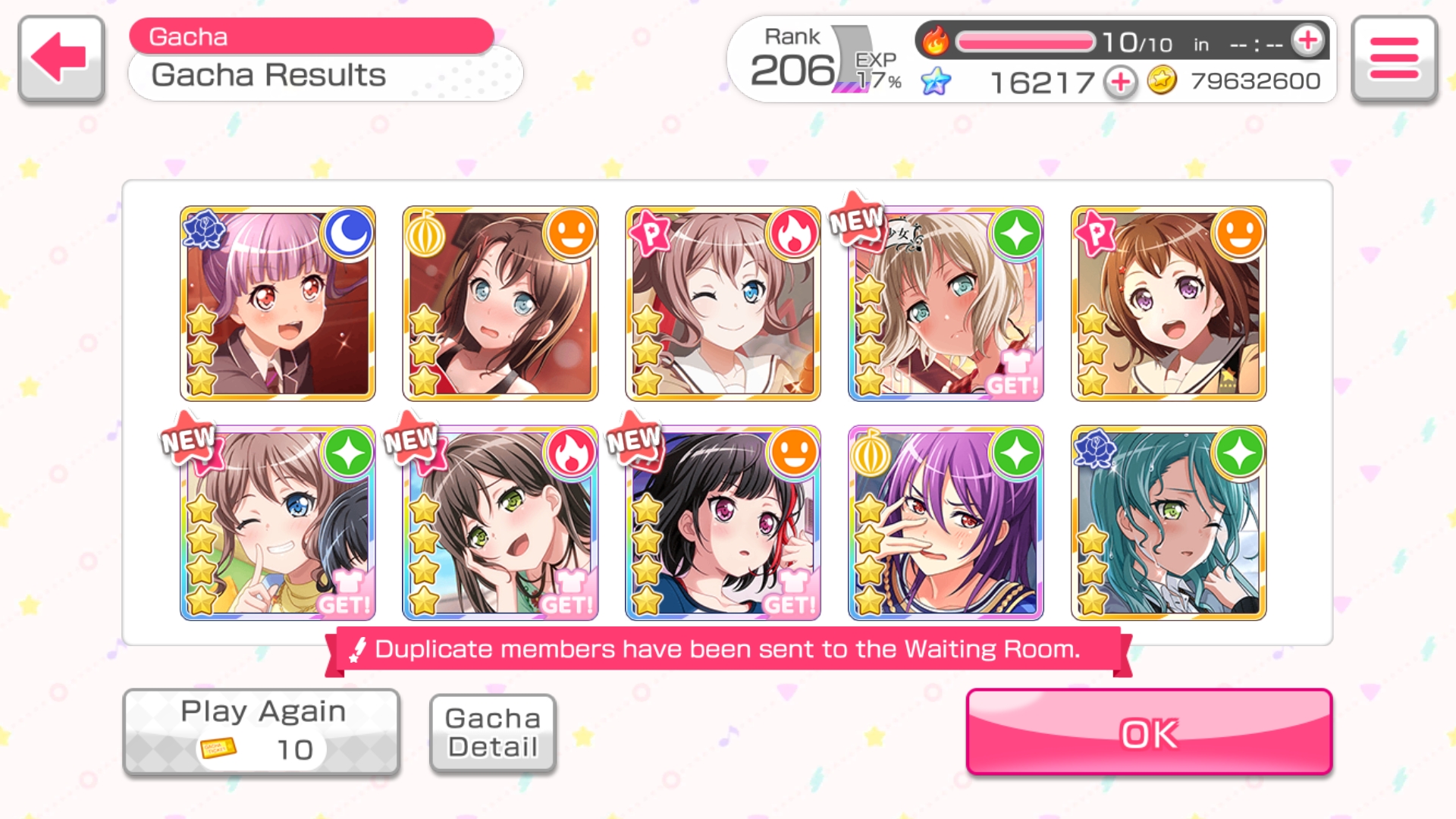Confirm results with the OK button
1456x819 pixels.
(x=1149, y=732)
